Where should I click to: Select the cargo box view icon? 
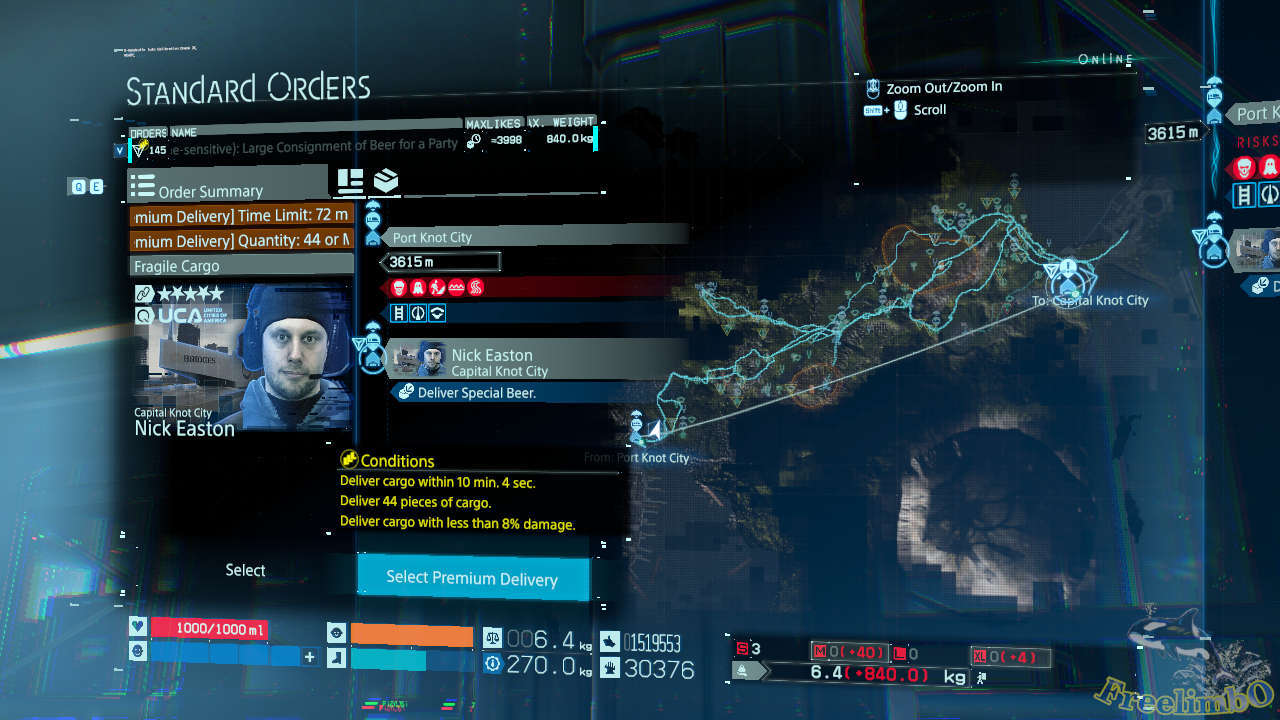click(386, 181)
